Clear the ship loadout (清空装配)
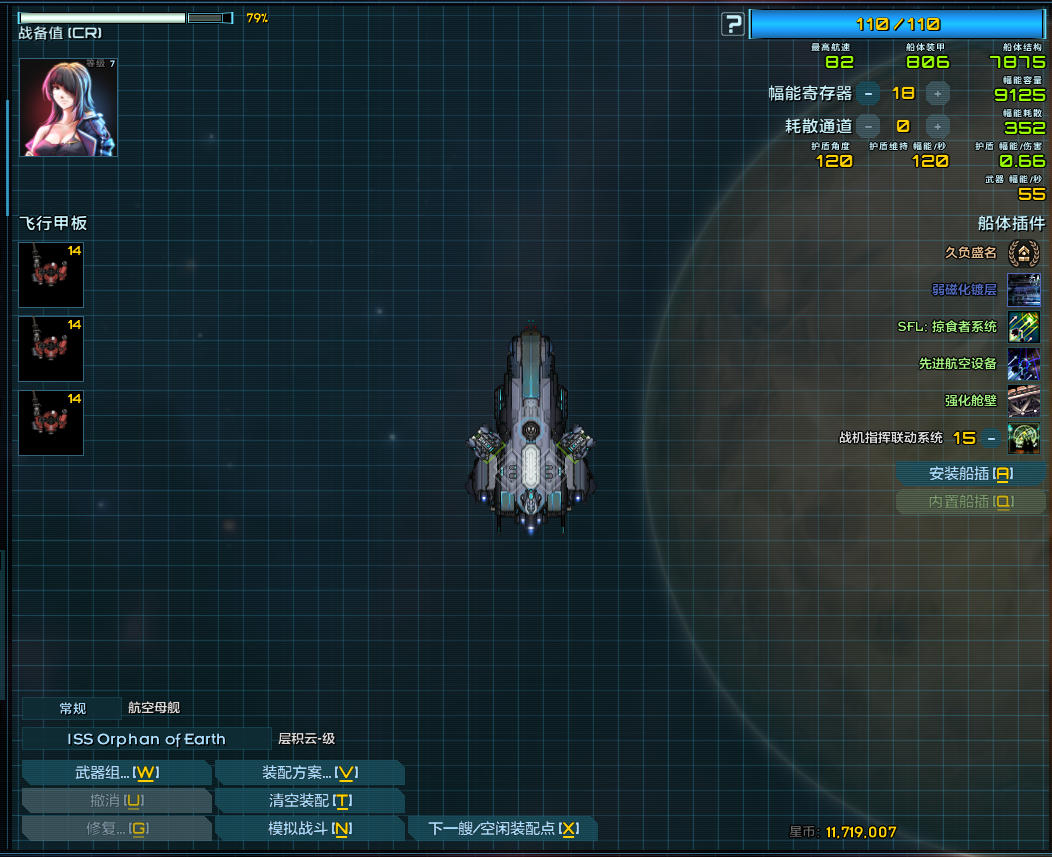The height and width of the screenshot is (857, 1052). tap(310, 801)
